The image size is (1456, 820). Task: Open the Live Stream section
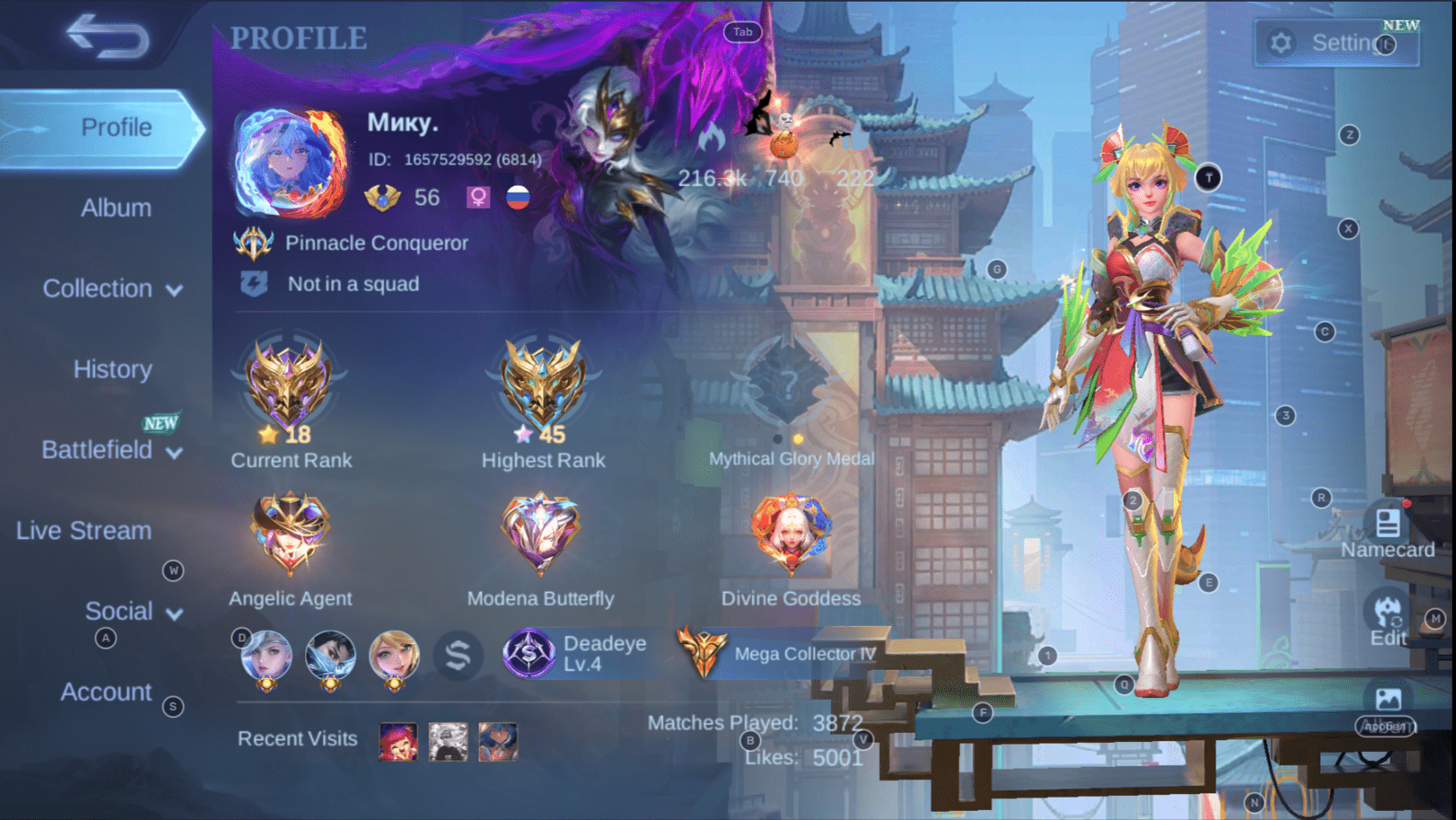(84, 530)
